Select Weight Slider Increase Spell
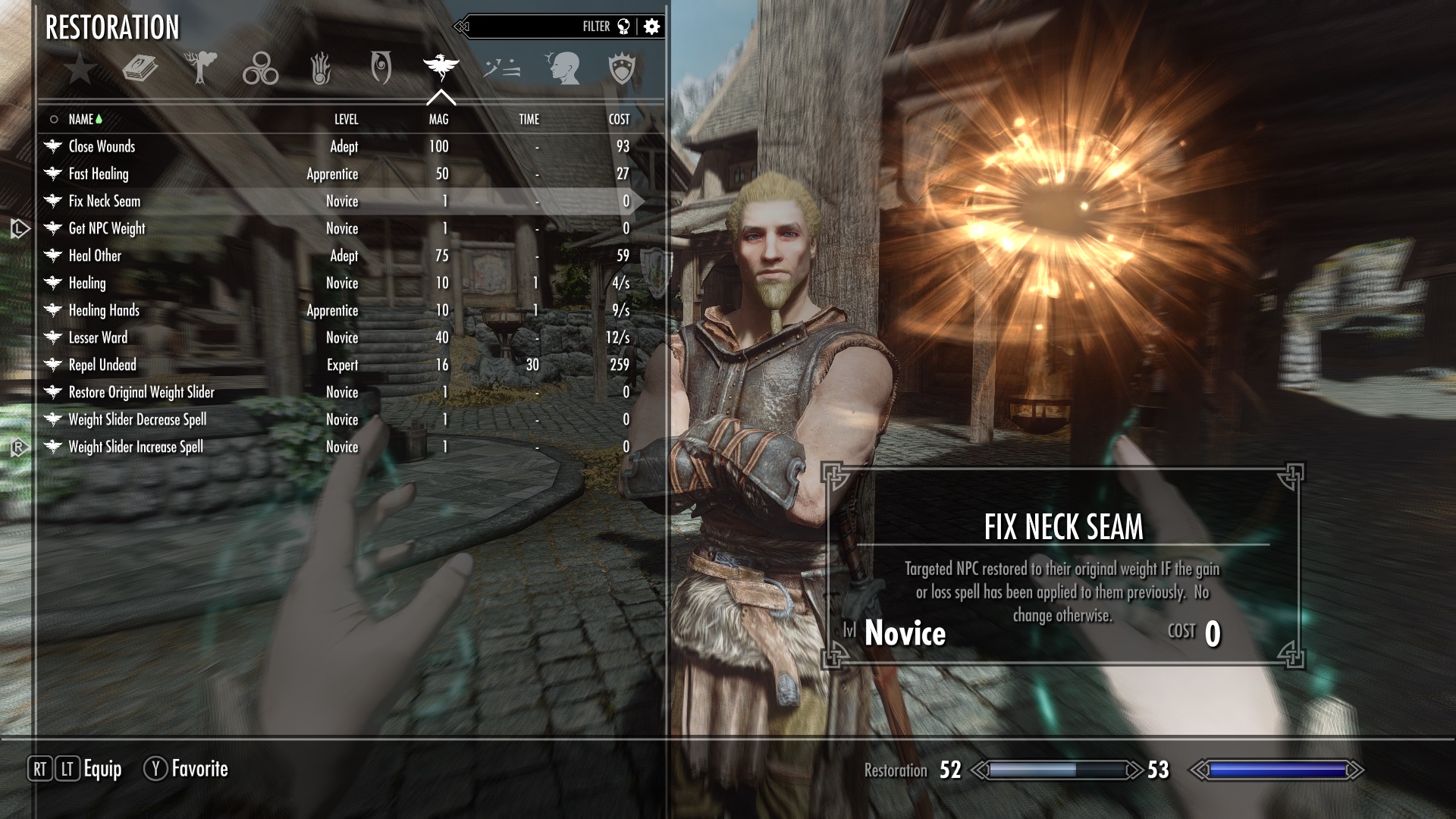 136,447
